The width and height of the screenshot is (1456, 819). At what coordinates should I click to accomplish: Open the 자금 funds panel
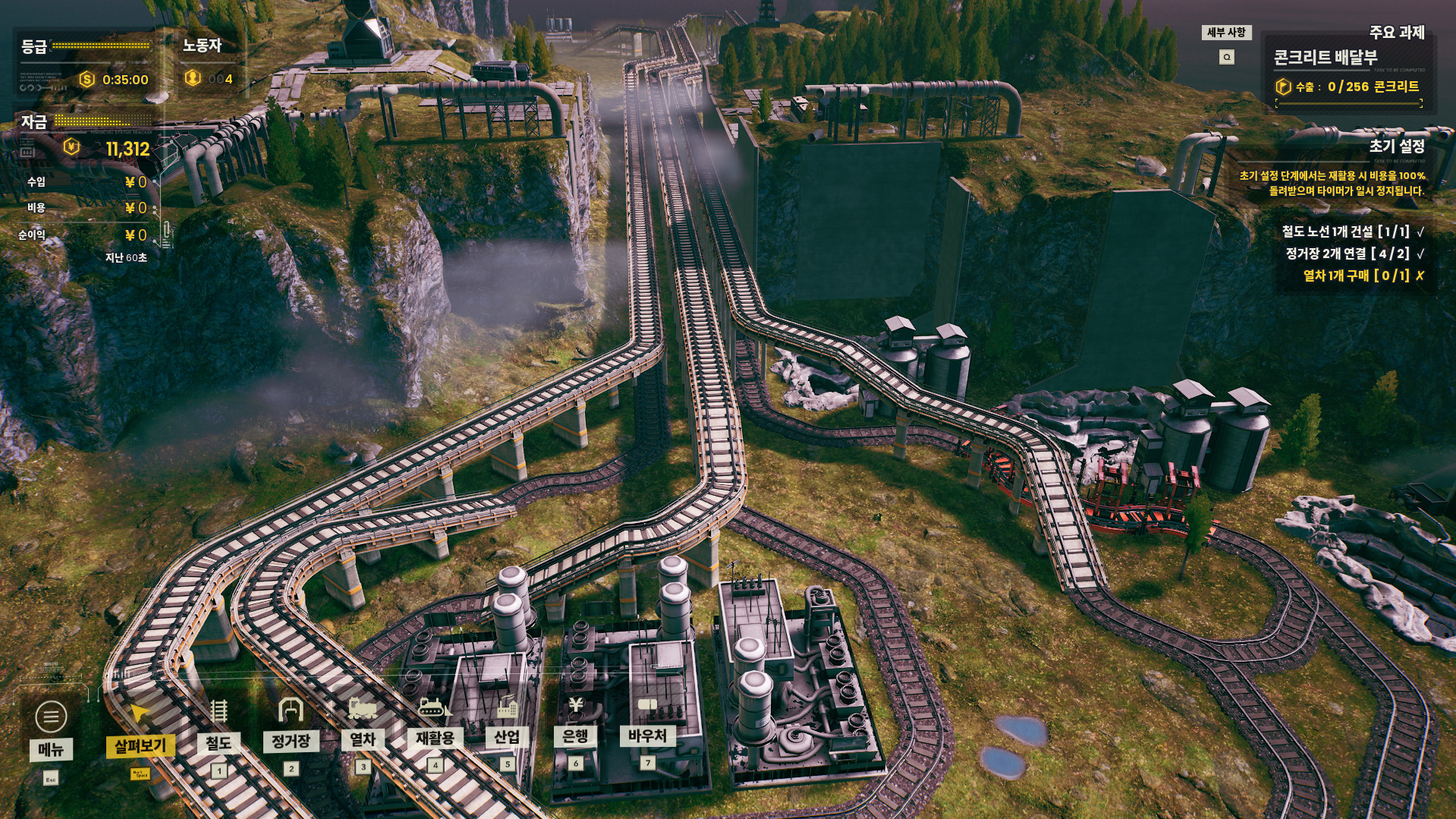point(35,121)
